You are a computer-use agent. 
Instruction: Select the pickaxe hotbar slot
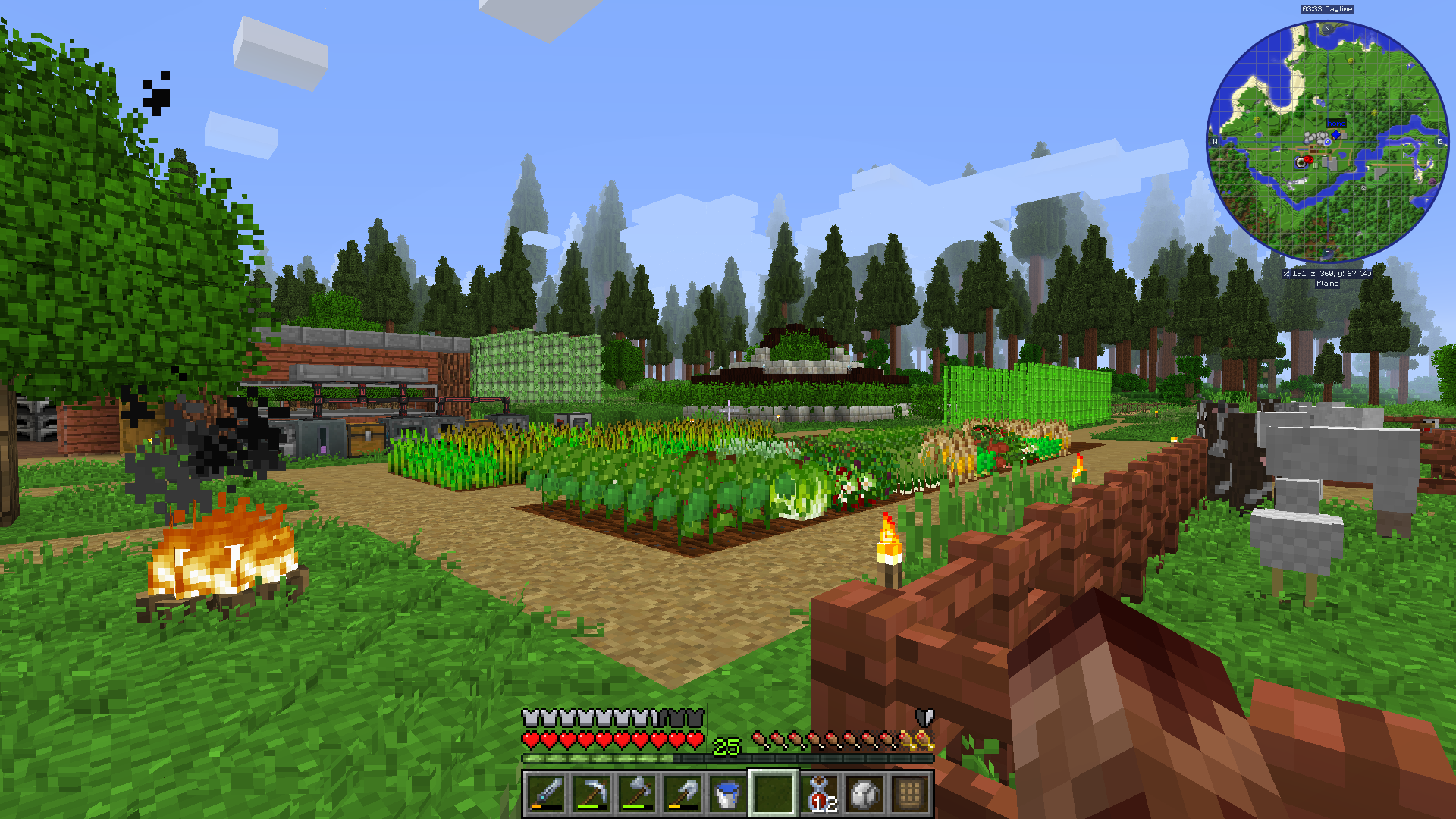(x=591, y=794)
